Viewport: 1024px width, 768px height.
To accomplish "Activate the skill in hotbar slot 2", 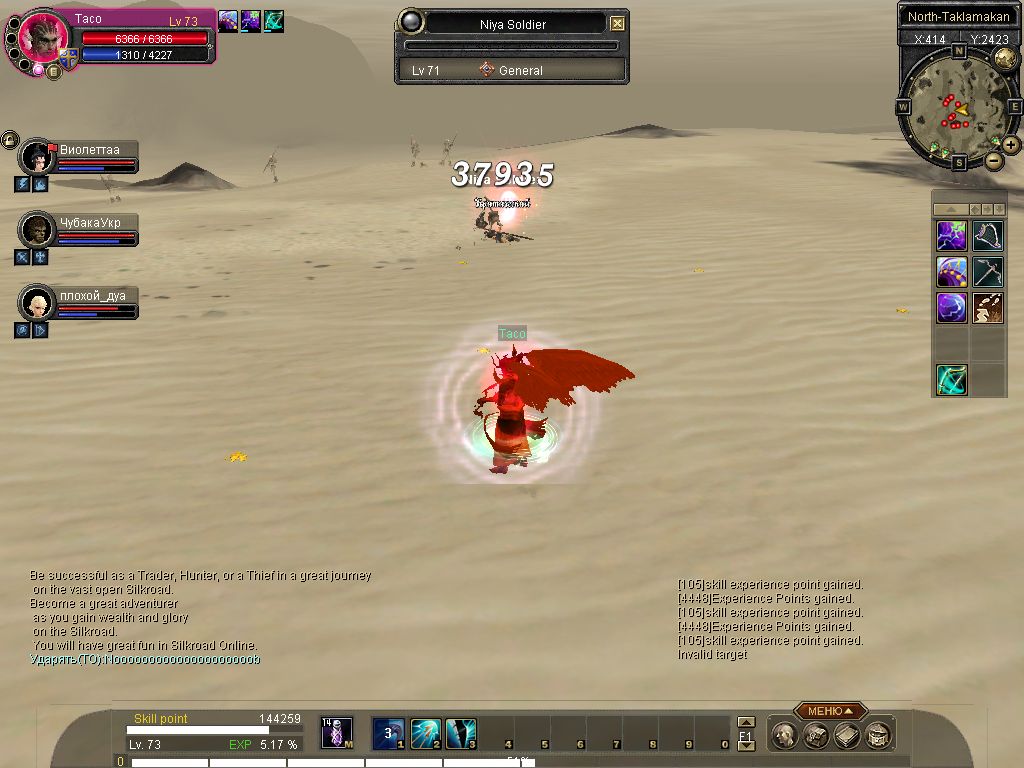I will pyautogui.click(x=425, y=733).
